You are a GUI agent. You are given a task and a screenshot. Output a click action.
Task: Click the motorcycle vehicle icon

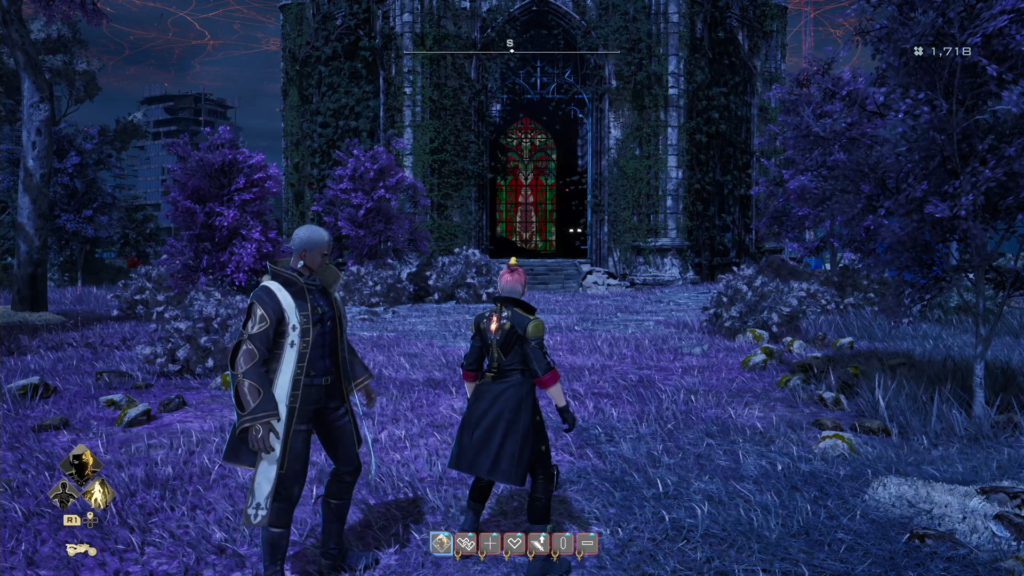[80, 549]
